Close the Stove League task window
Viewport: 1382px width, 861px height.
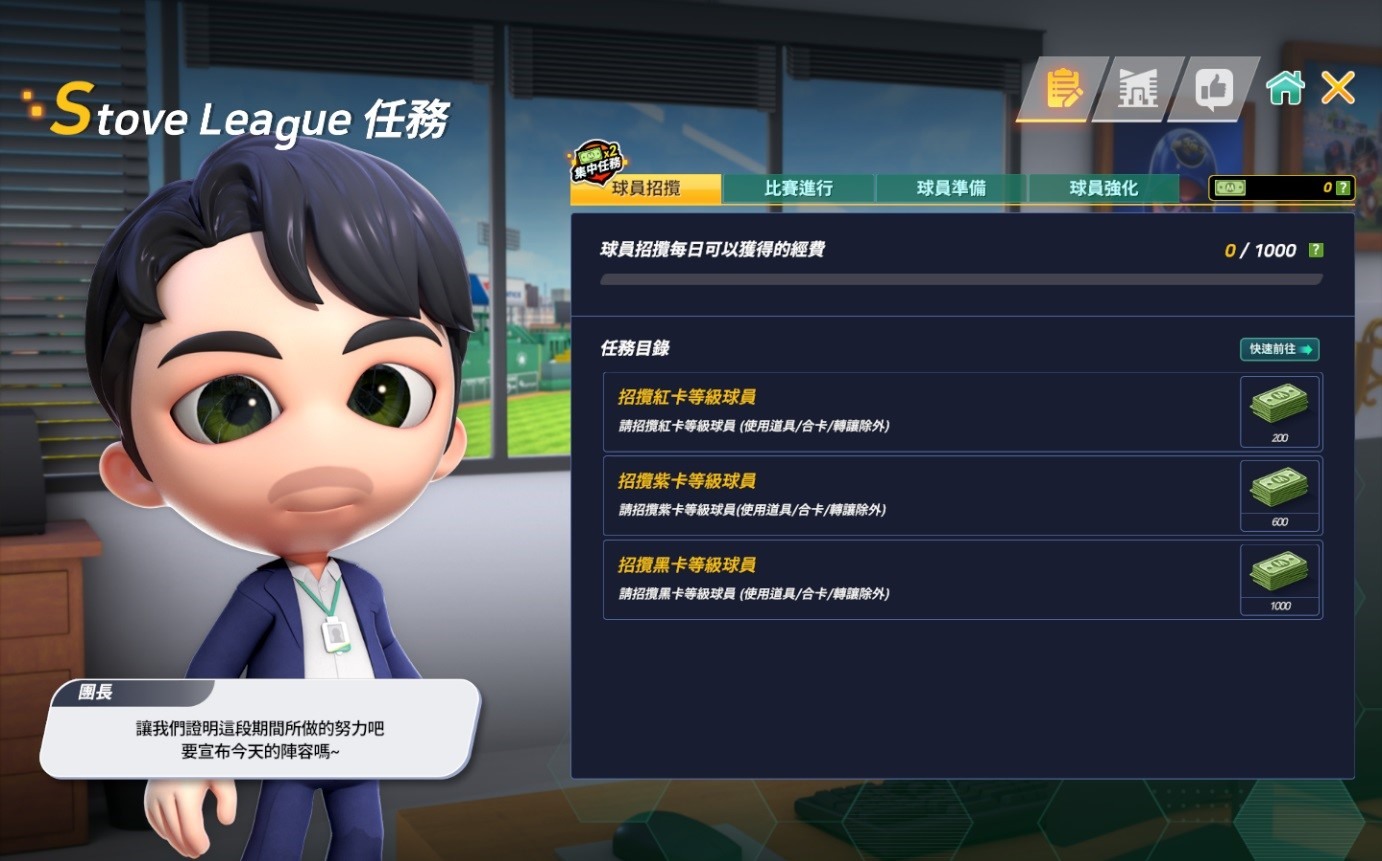click(x=1337, y=87)
